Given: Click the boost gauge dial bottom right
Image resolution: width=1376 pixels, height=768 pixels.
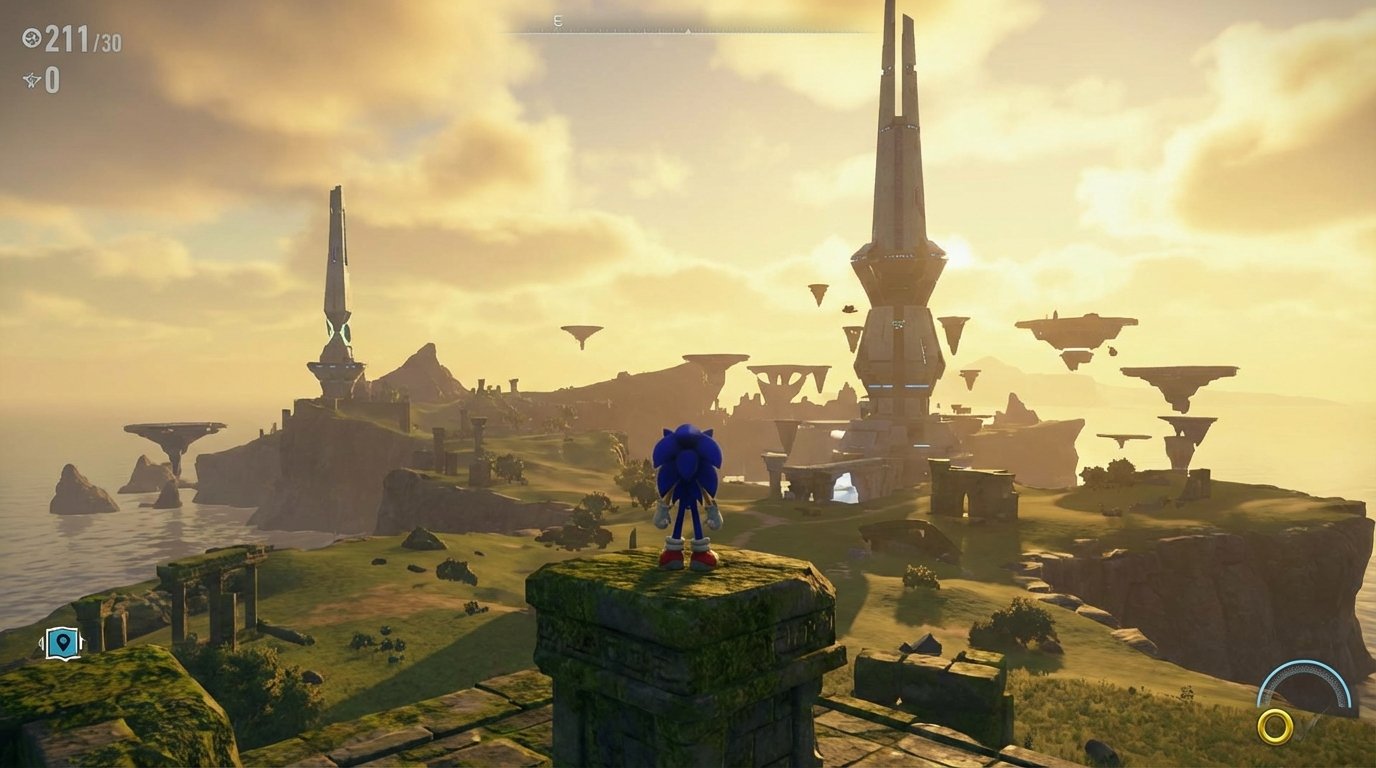Looking at the screenshot, I should tap(1303, 685).
